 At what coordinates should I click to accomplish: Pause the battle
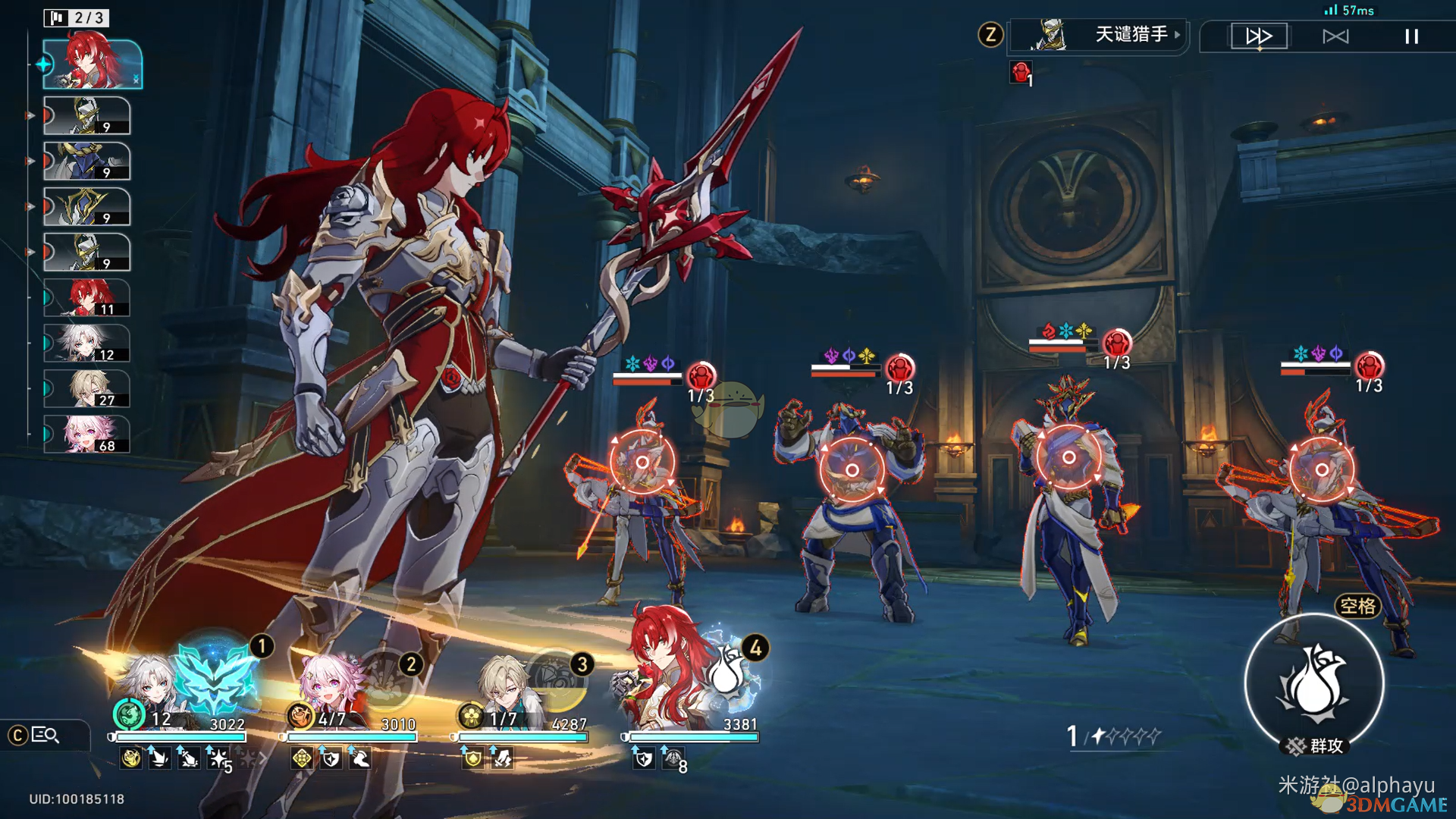tap(1411, 36)
